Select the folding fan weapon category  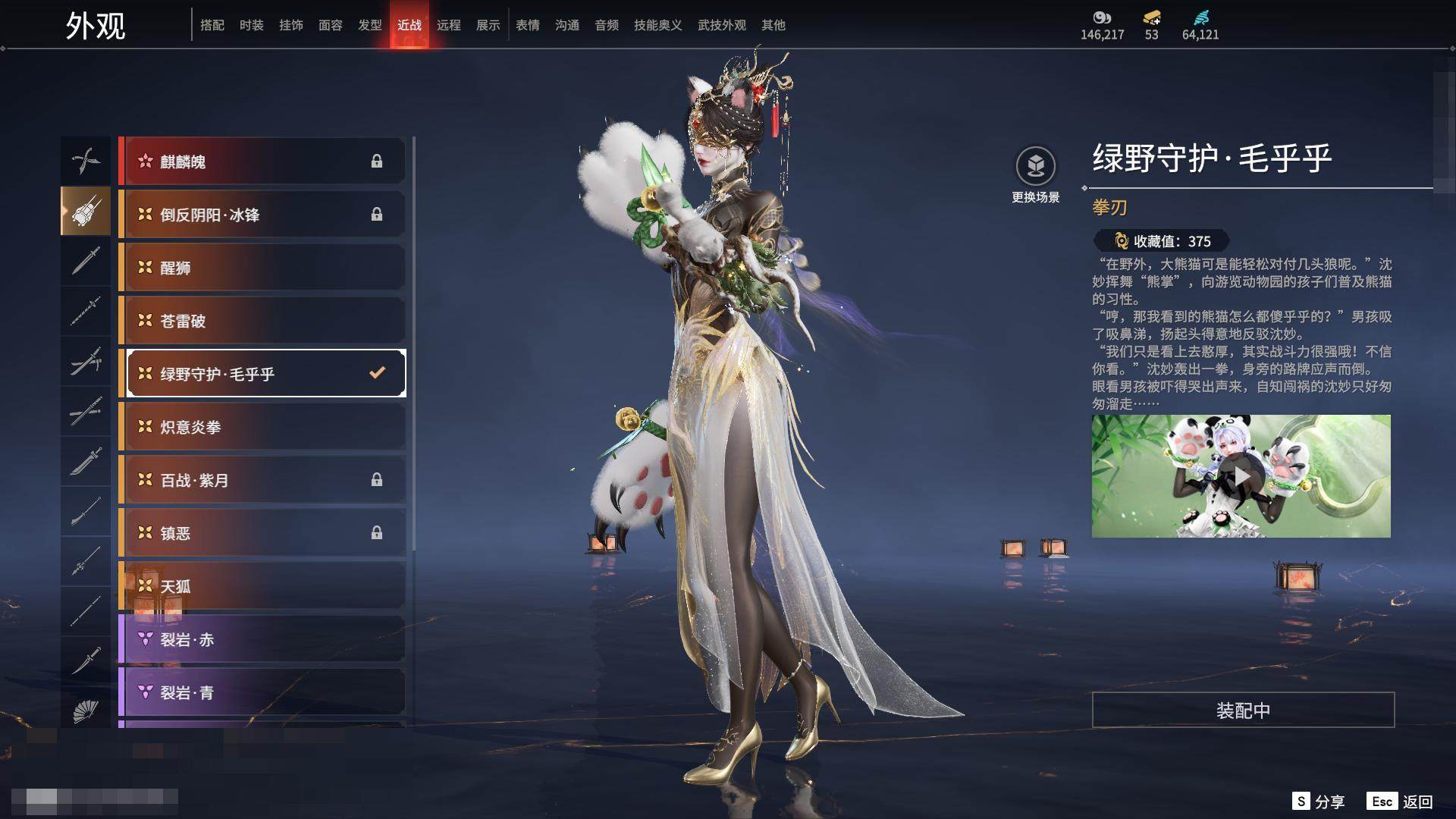pyautogui.click(x=86, y=711)
